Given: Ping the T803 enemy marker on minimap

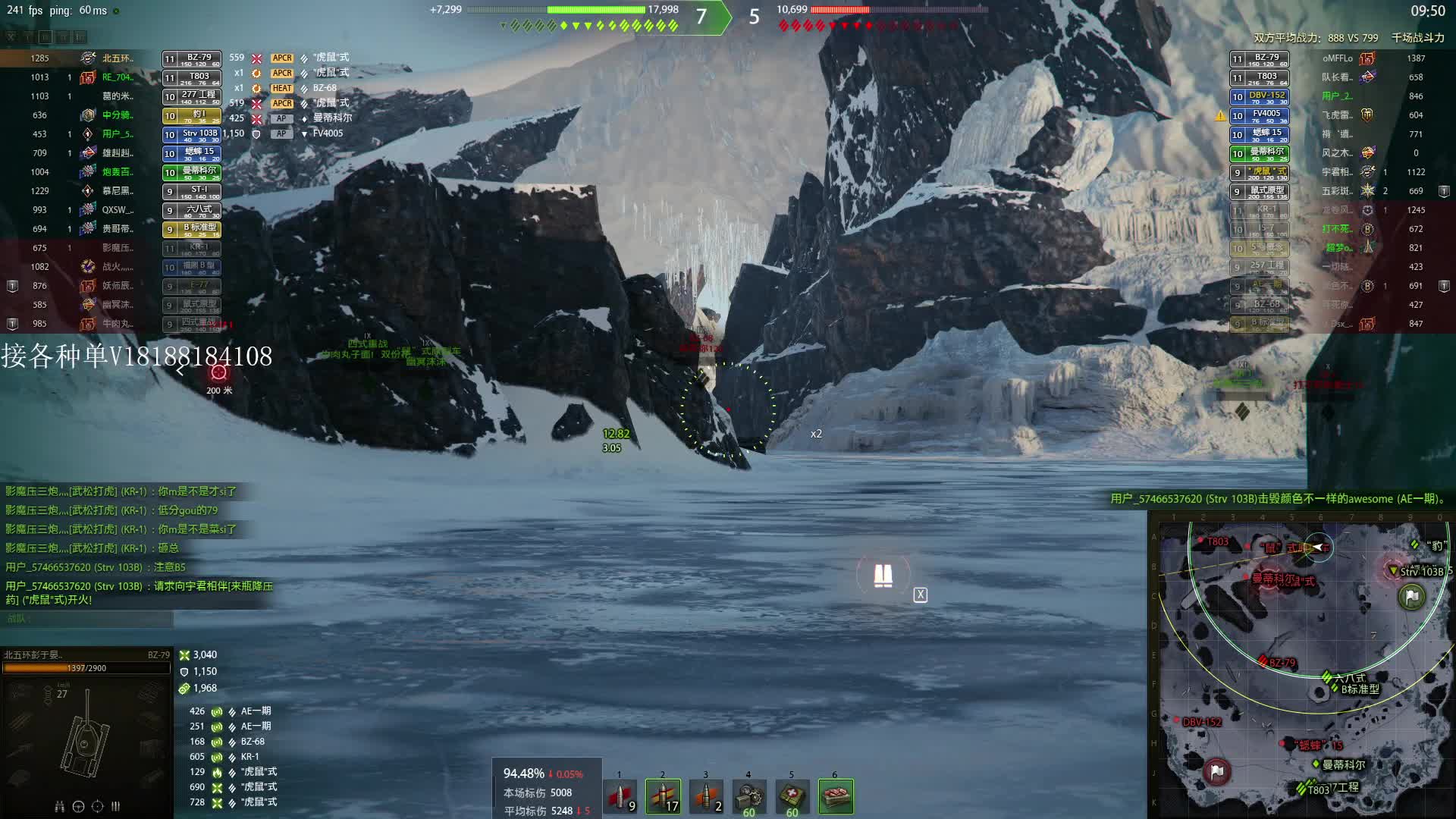Looking at the screenshot, I should pyautogui.click(x=1215, y=541).
